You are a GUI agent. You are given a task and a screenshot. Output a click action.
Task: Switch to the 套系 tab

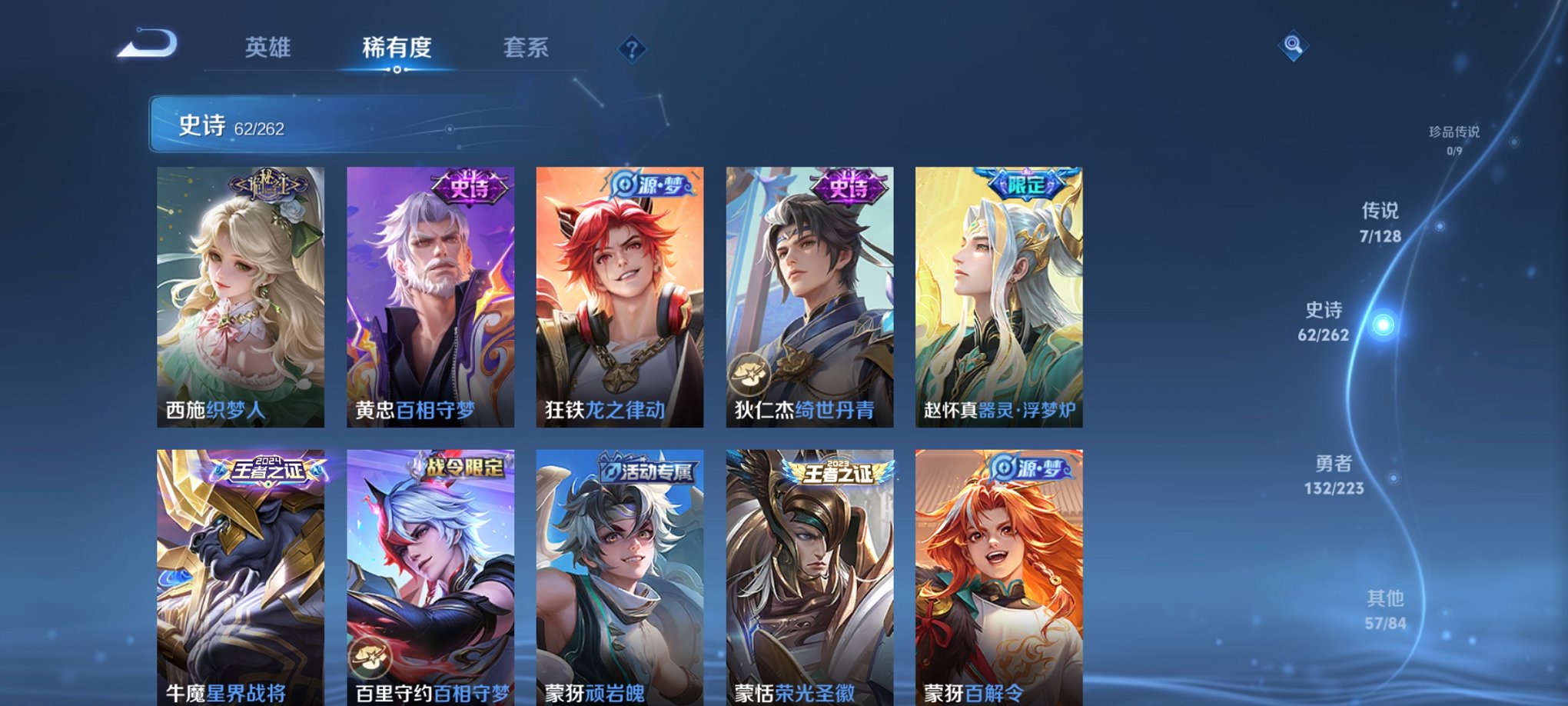point(527,48)
